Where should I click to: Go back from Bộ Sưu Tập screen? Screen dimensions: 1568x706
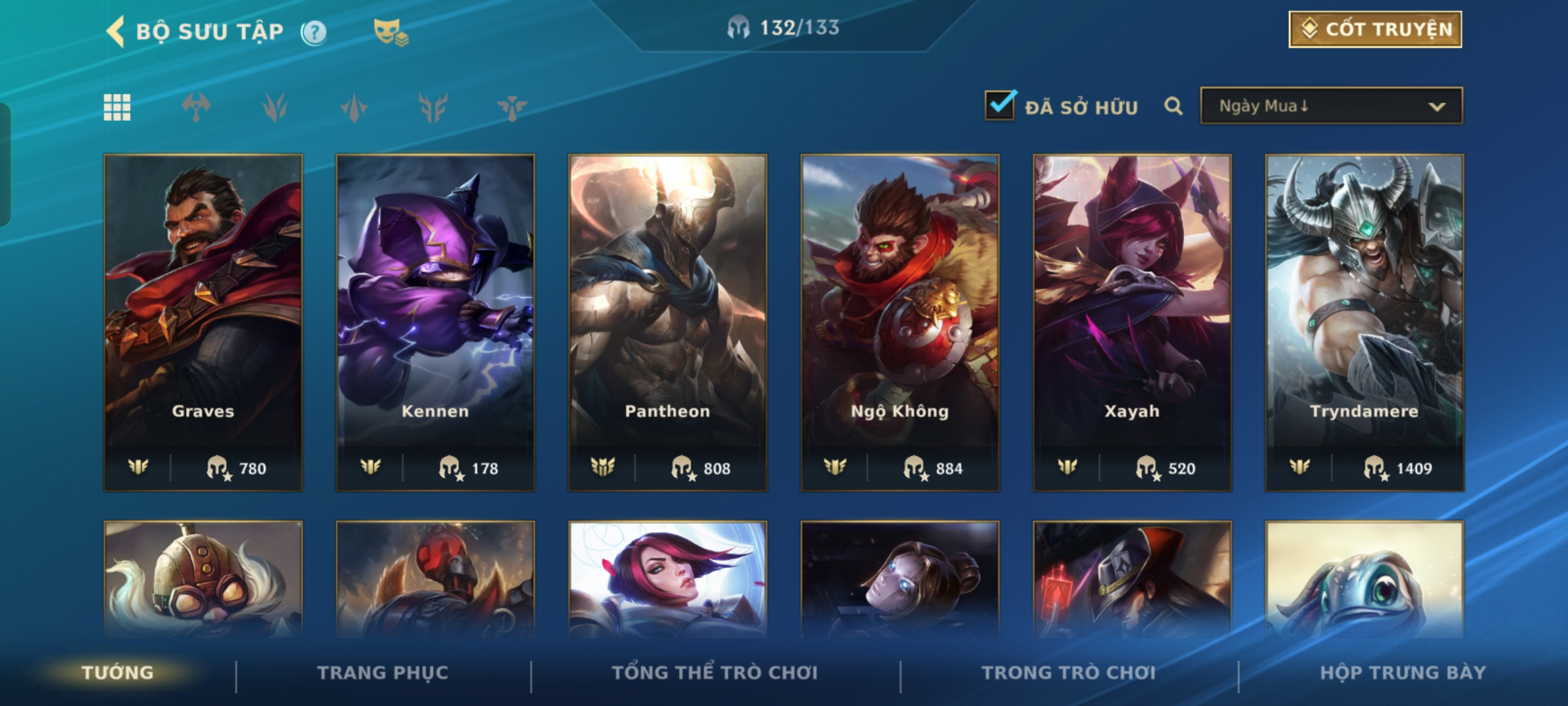click(x=116, y=31)
